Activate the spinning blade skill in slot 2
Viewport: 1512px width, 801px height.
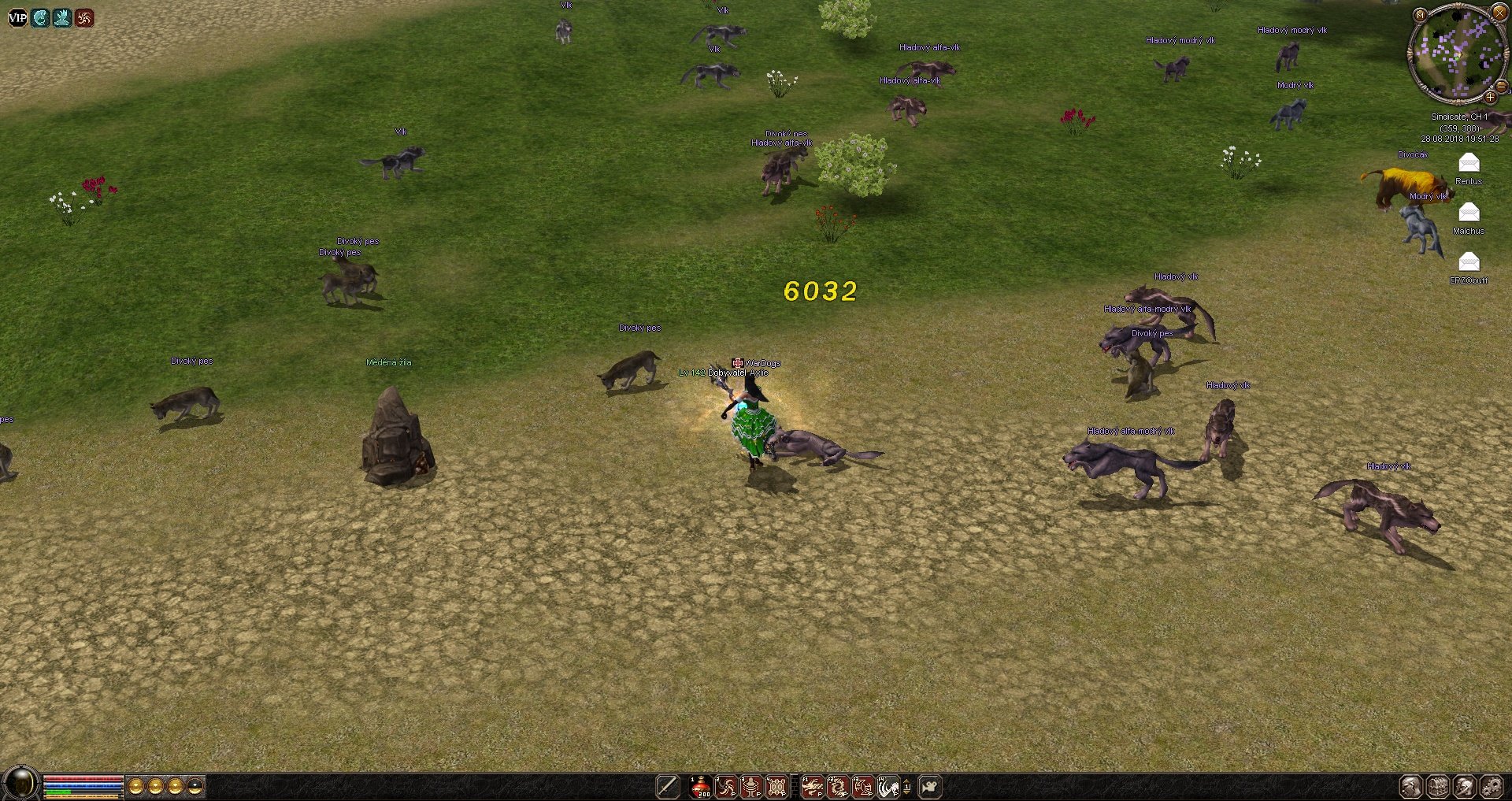(x=726, y=786)
